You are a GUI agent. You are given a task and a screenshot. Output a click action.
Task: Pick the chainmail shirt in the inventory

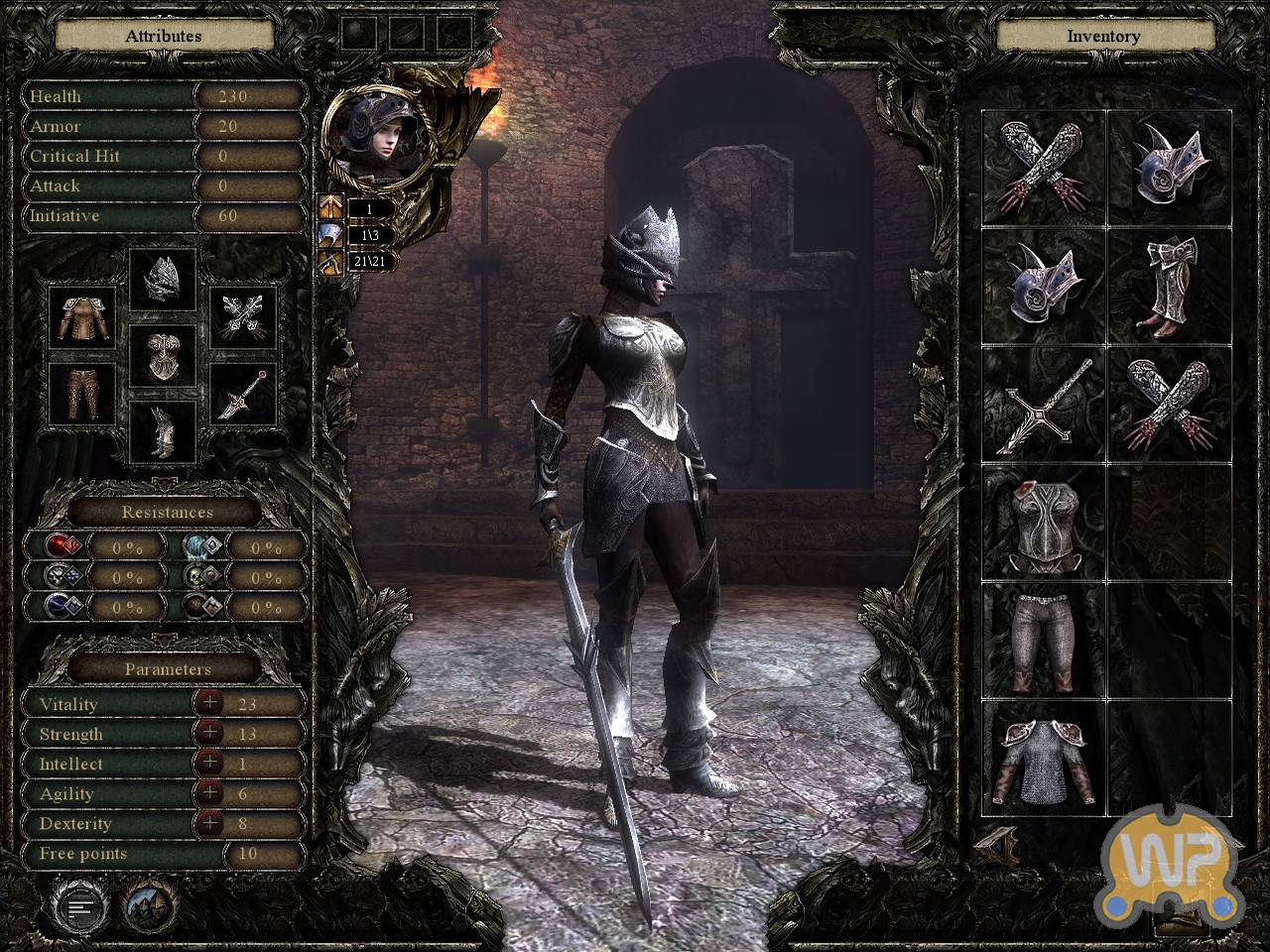click(1044, 760)
